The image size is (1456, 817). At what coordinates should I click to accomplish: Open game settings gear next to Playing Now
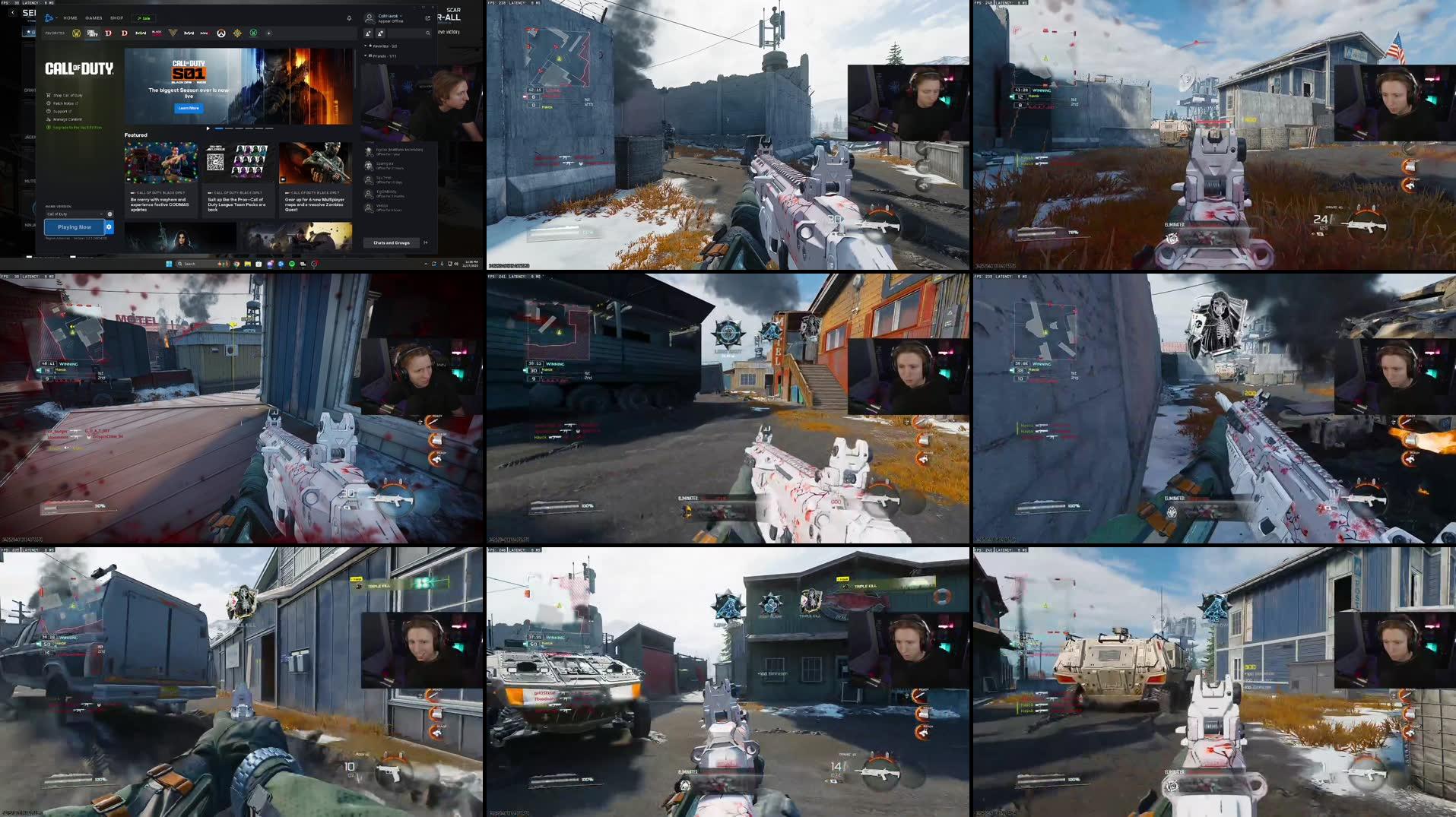coord(109,227)
